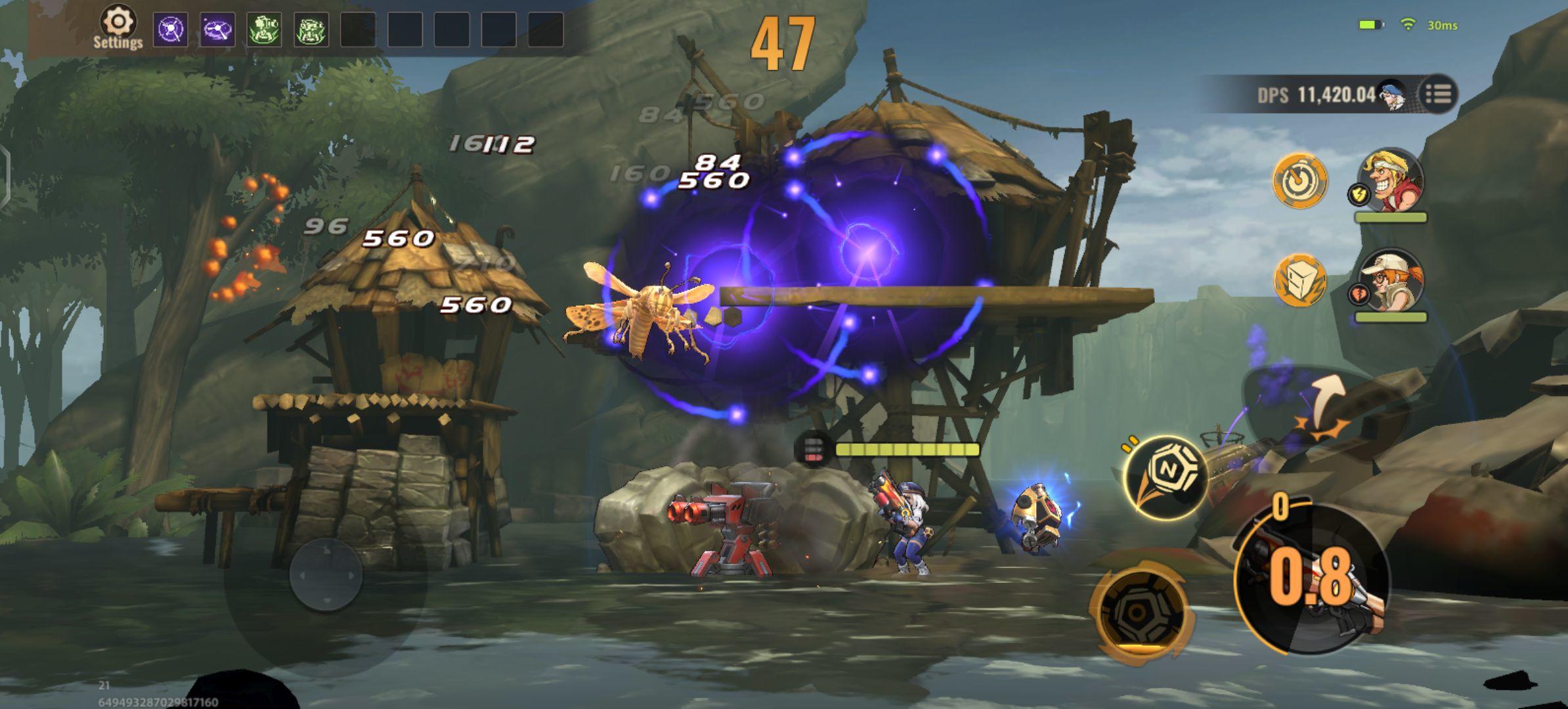Select the purple orbiting-ring buff icon
Image resolution: width=1568 pixels, height=709 pixels.
point(217,30)
